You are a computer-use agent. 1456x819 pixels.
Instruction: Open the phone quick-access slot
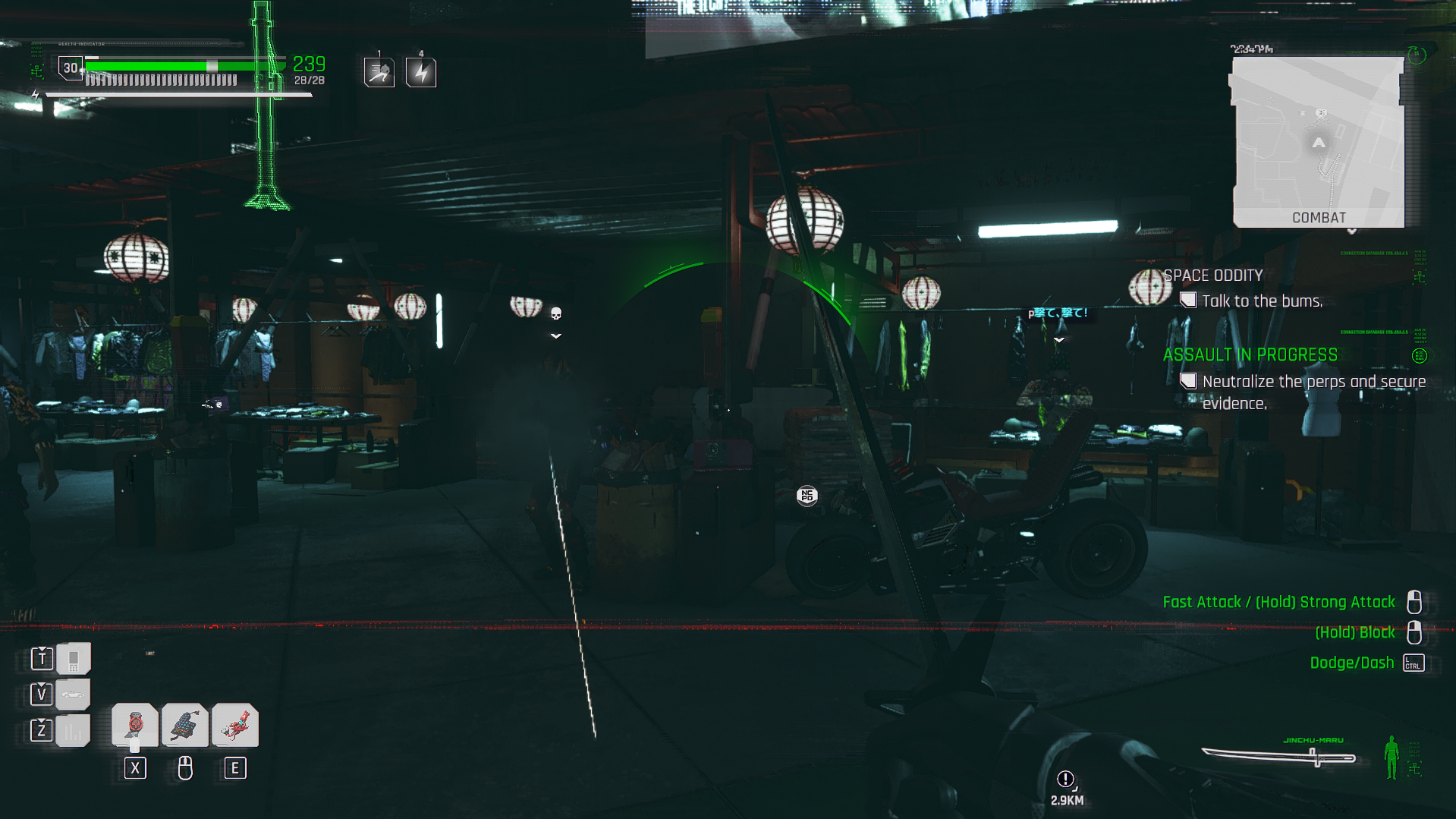[x=73, y=659]
